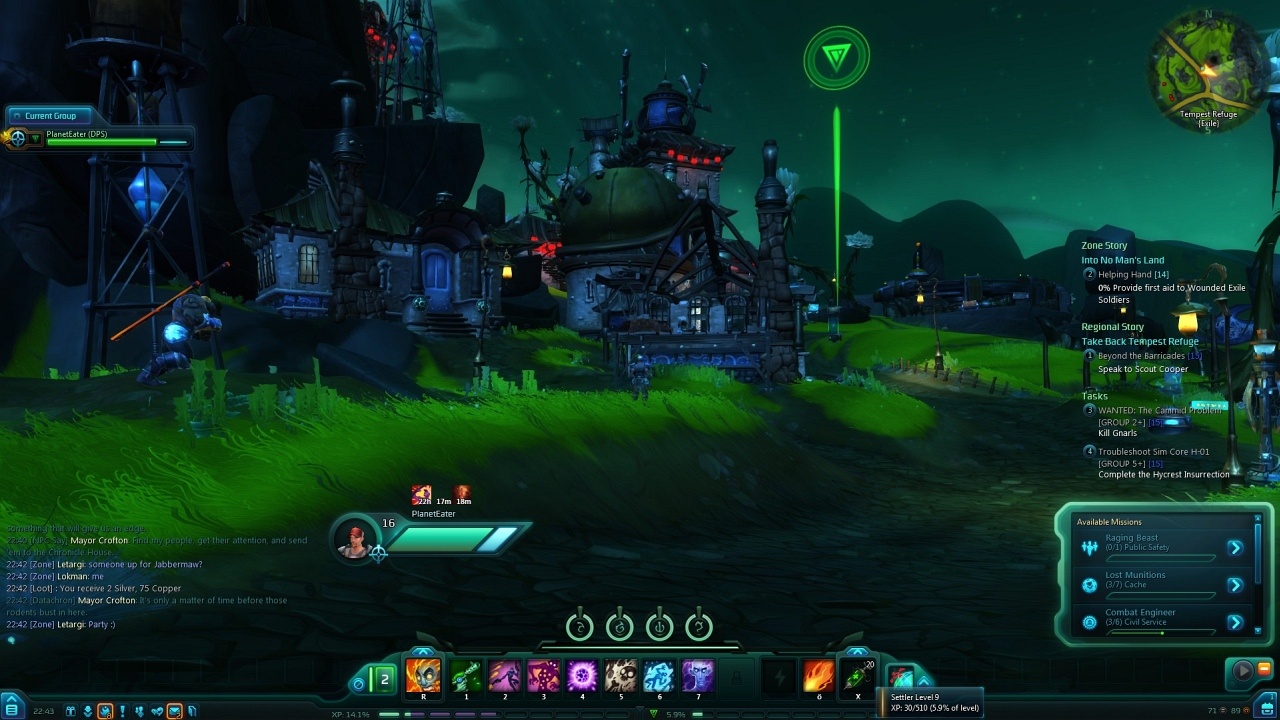The height and width of the screenshot is (720, 1280).
Task: Trigger the skull smoke ability in slot 5
Action: [621, 677]
